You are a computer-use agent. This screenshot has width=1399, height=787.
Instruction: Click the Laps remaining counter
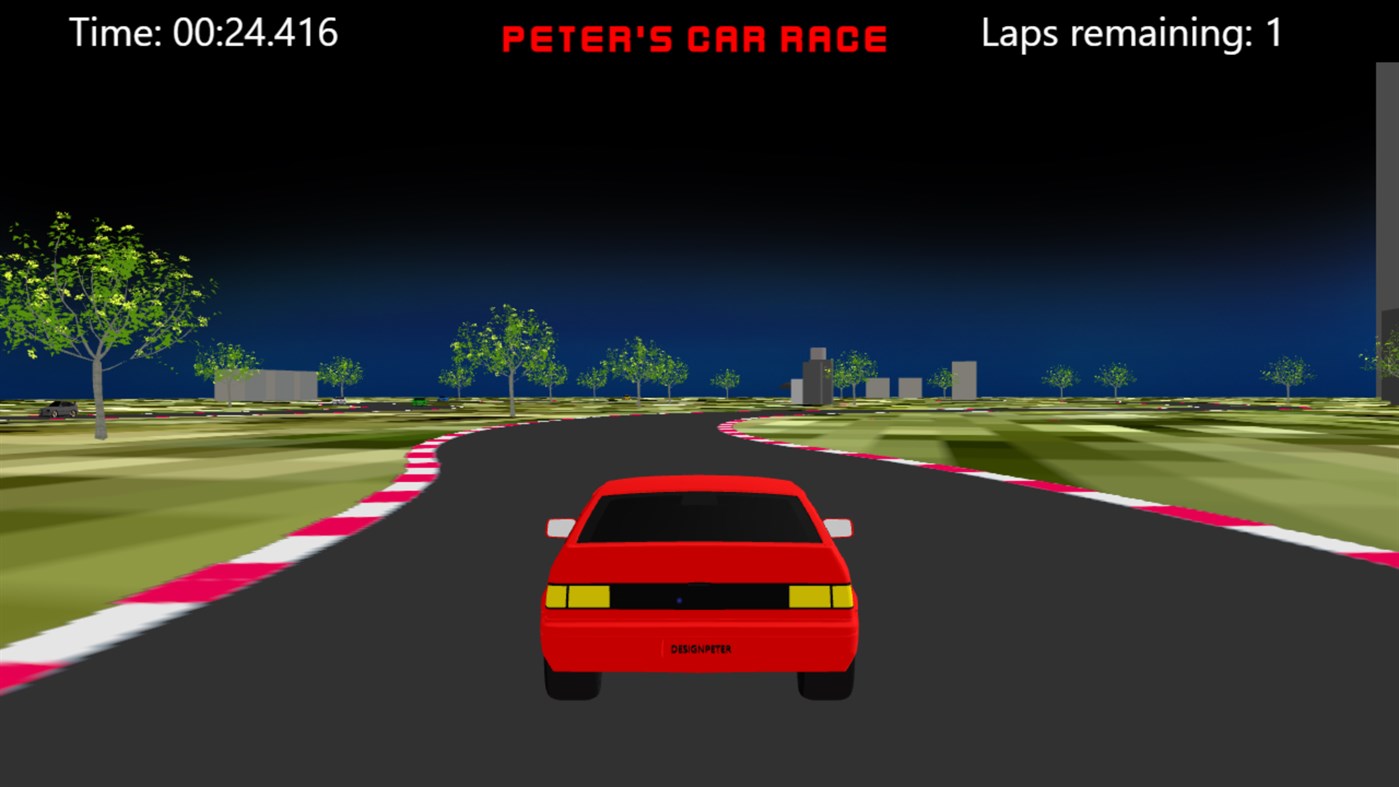point(1130,33)
